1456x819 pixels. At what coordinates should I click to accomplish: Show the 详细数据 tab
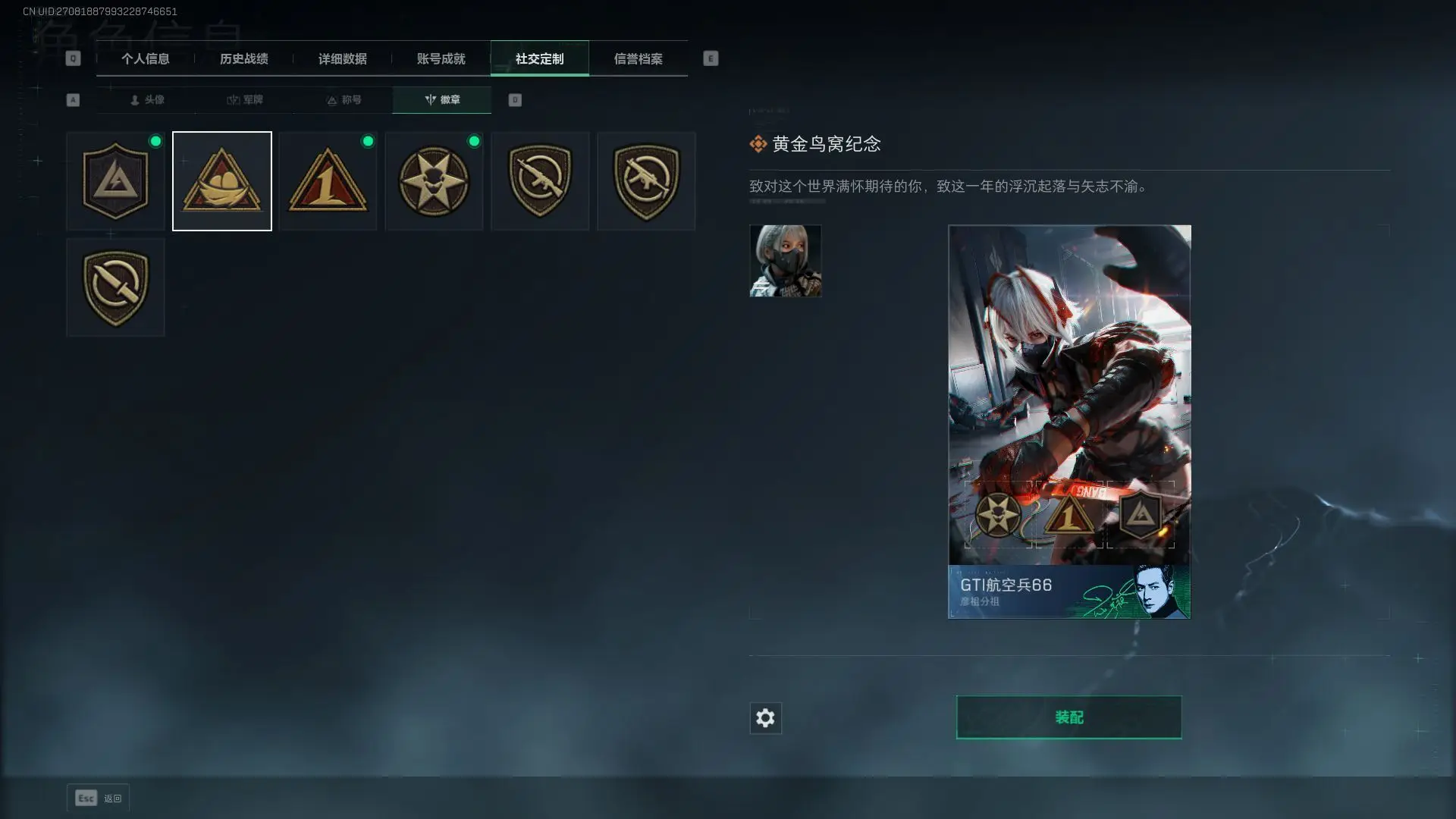[x=342, y=59]
